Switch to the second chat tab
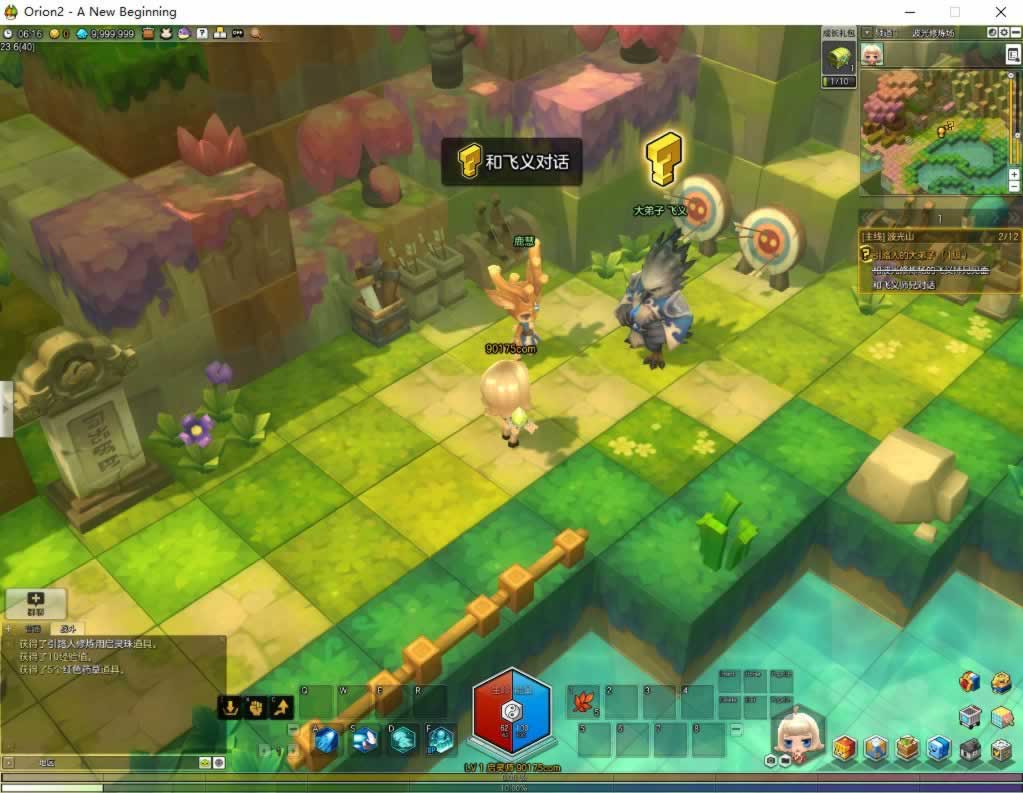Image resolution: width=1023 pixels, height=793 pixels. [x=66, y=629]
